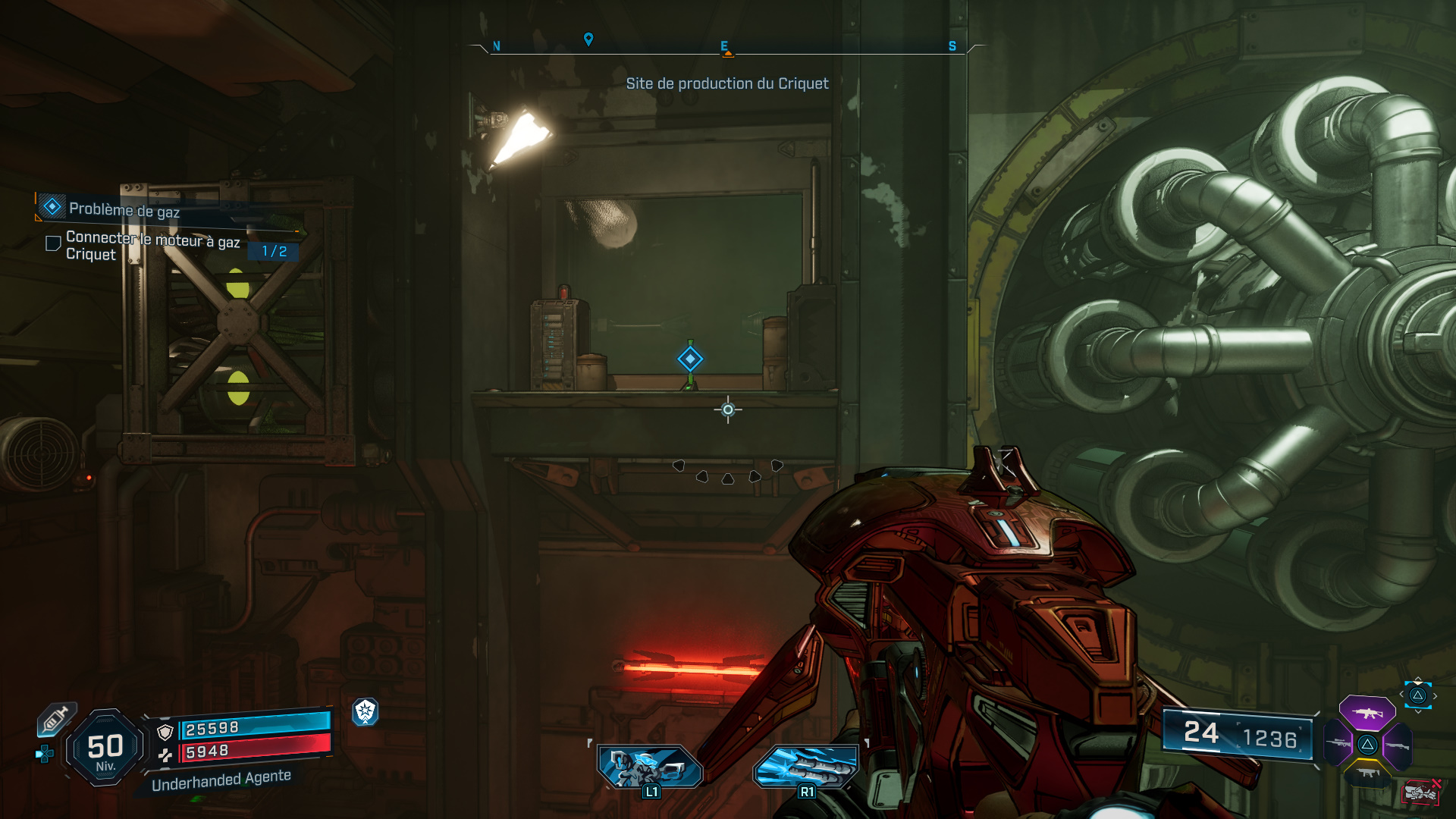
Task: Click the blue objective diamond marker
Action: point(691,357)
